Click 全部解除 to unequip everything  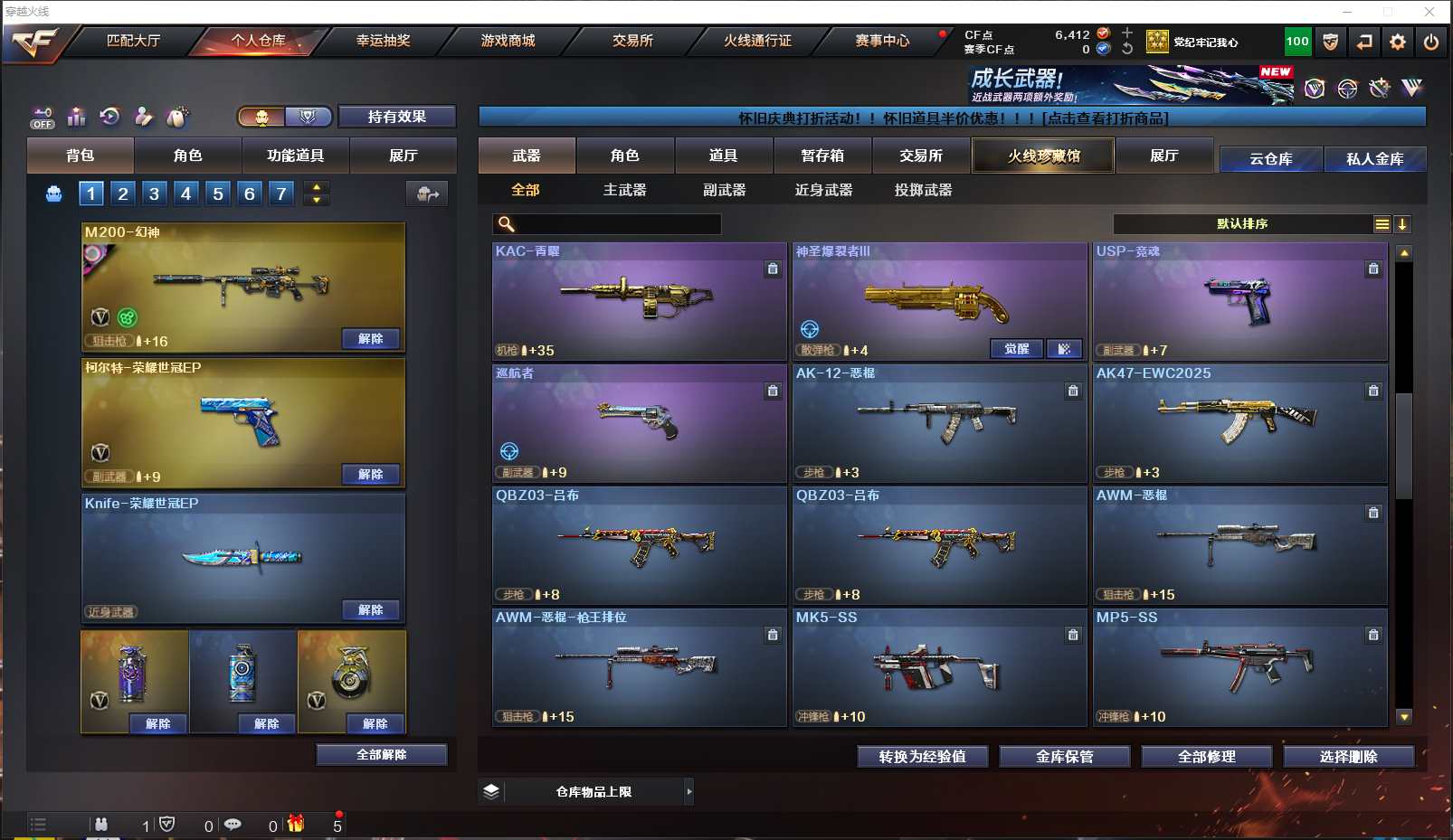tap(381, 755)
